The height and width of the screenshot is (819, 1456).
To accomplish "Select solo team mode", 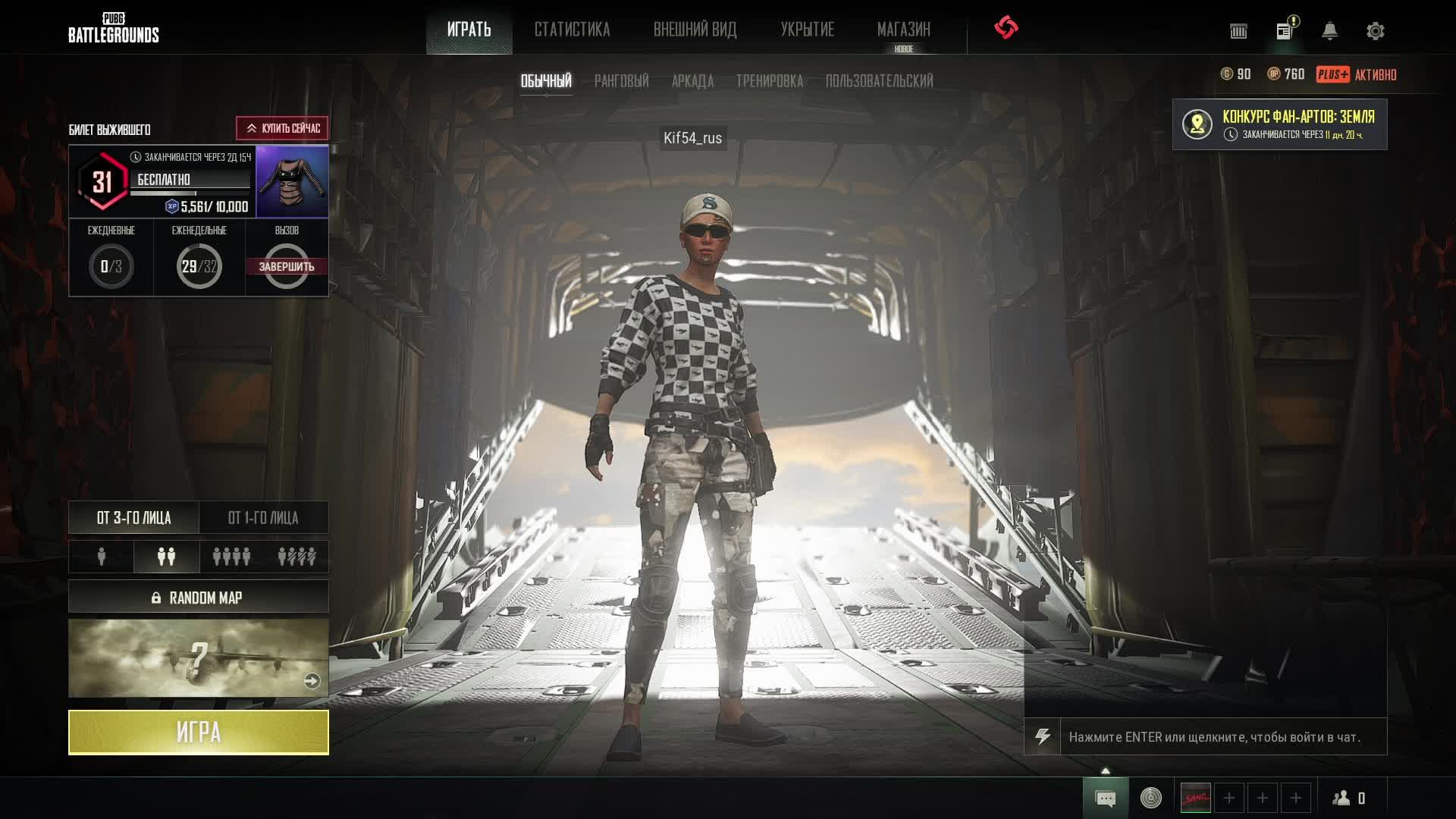I will click(100, 556).
